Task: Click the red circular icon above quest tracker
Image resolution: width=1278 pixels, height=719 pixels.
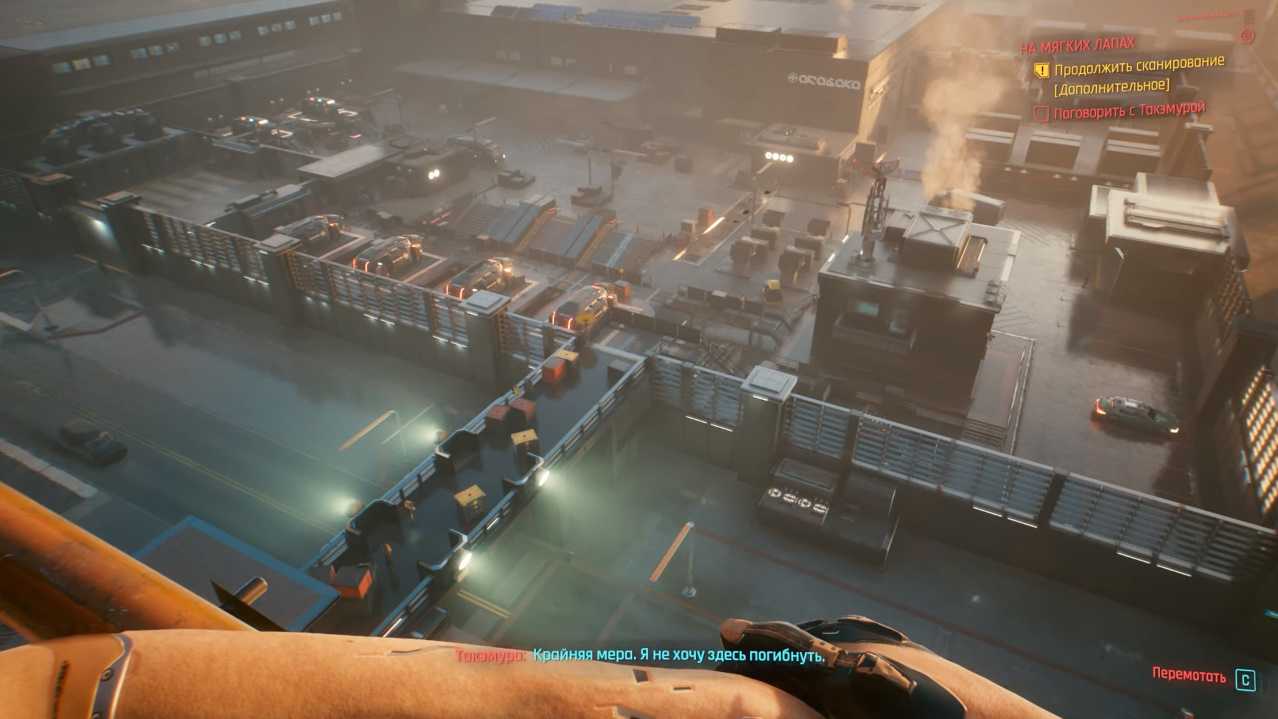Action: [1247, 36]
